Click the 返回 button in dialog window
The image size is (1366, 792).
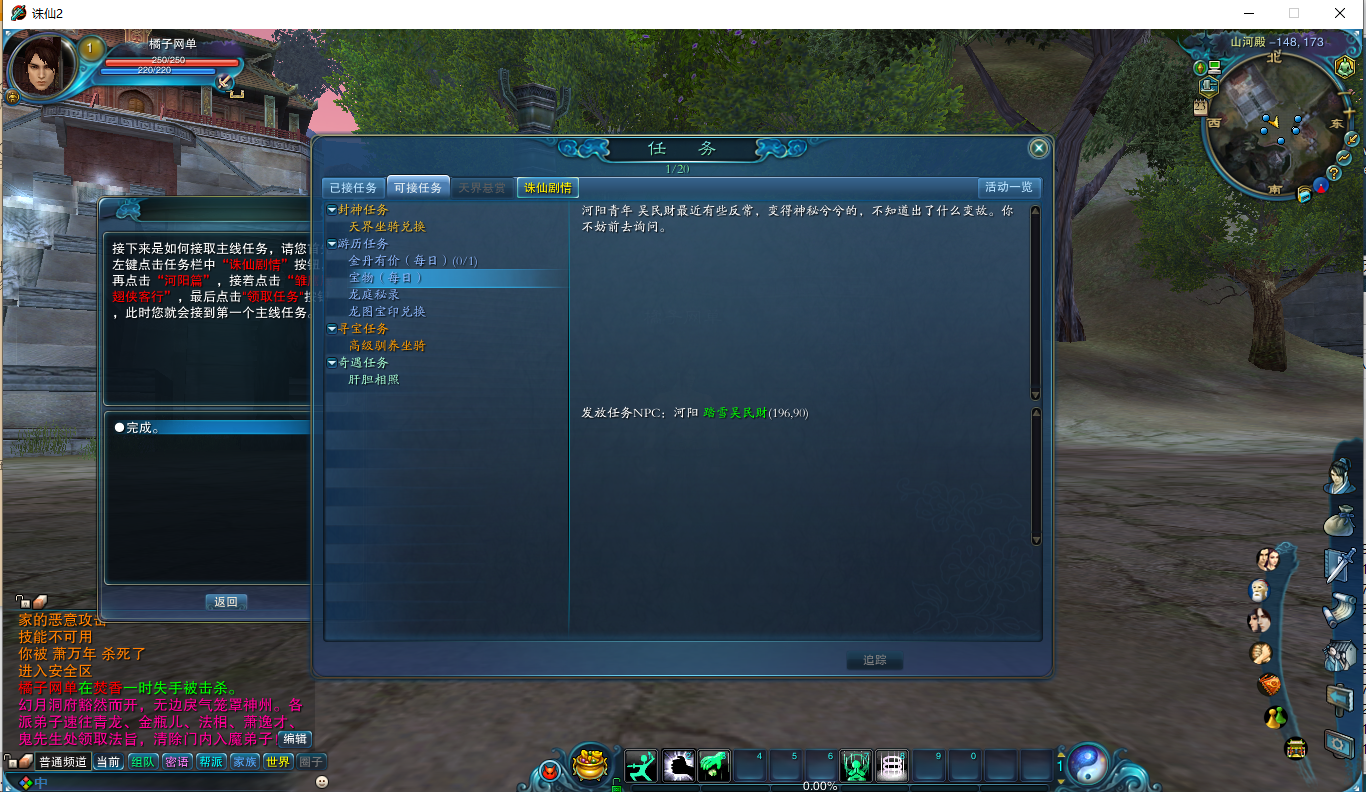point(225,601)
